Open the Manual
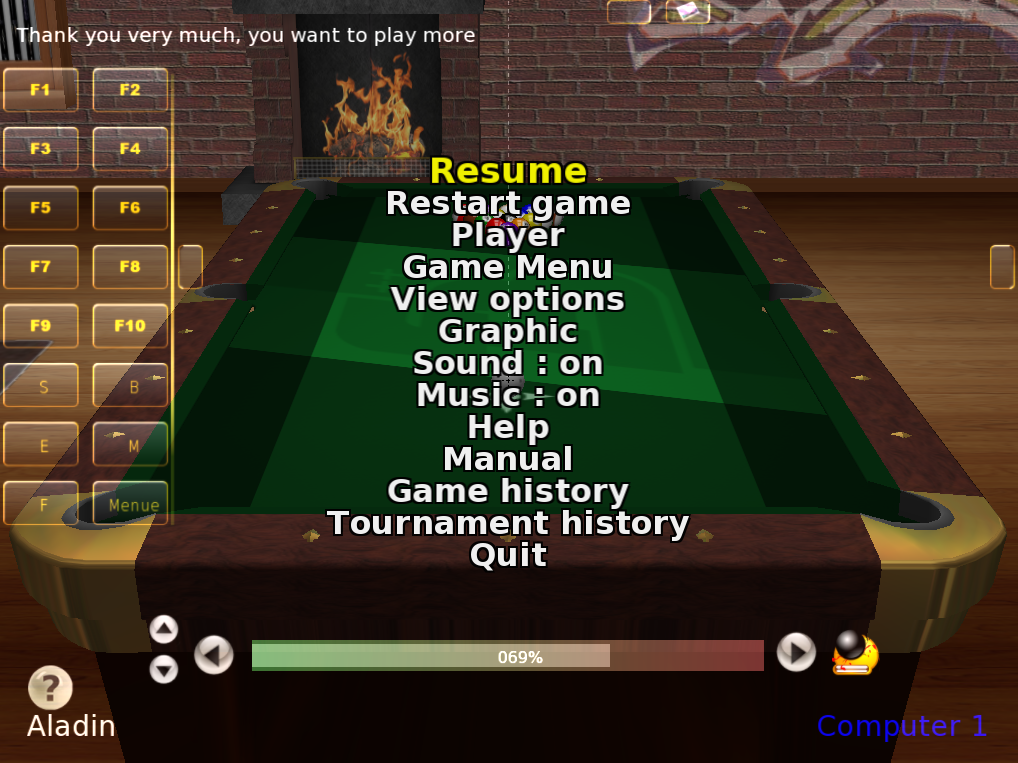This screenshot has width=1018, height=763. click(x=508, y=459)
